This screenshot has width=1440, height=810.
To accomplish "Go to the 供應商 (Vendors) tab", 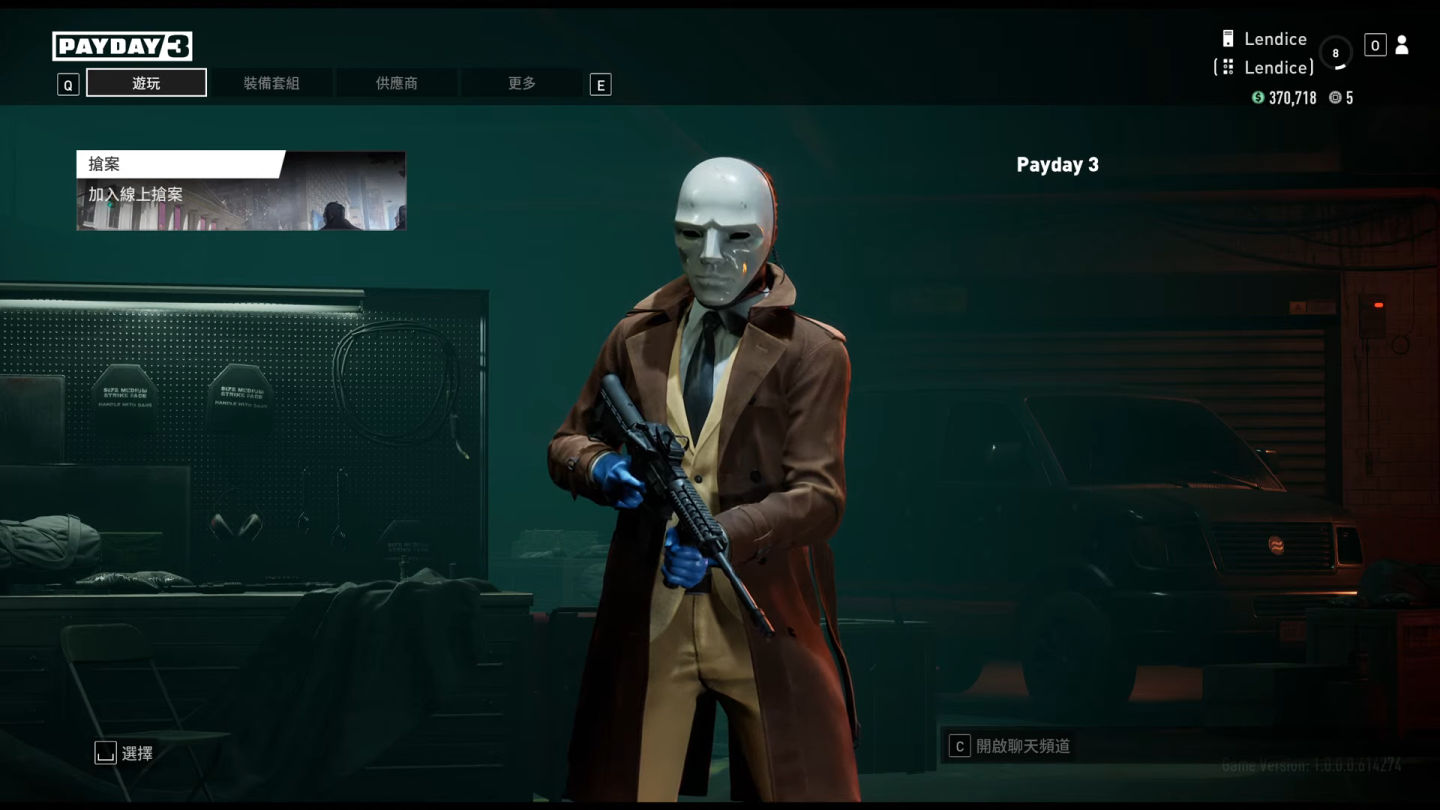I will click(x=396, y=83).
